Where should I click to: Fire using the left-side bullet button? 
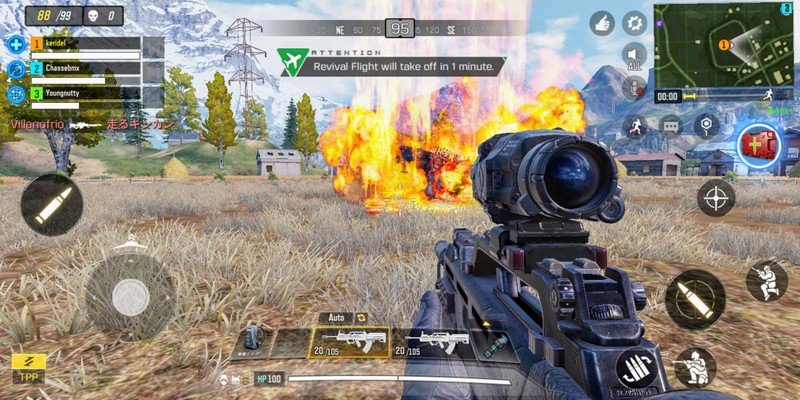pos(51,204)
